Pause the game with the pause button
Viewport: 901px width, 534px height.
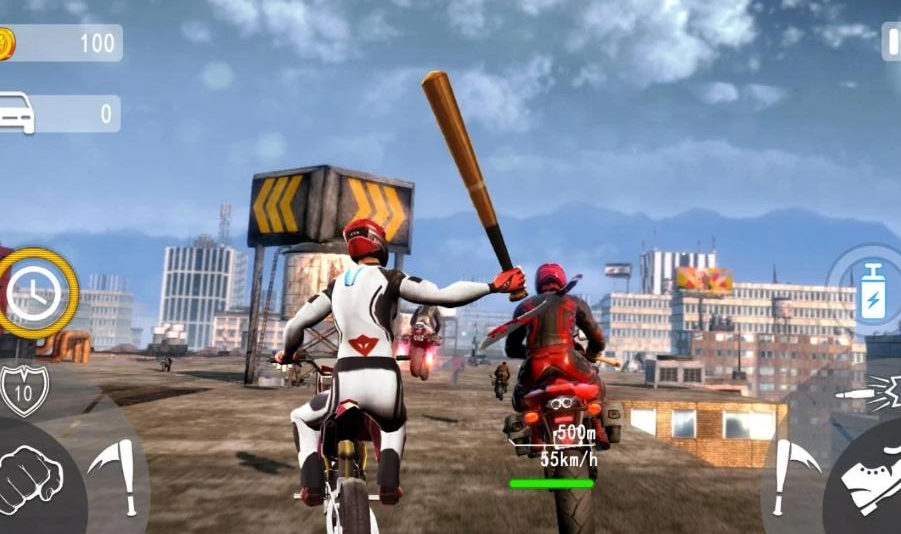892,42
